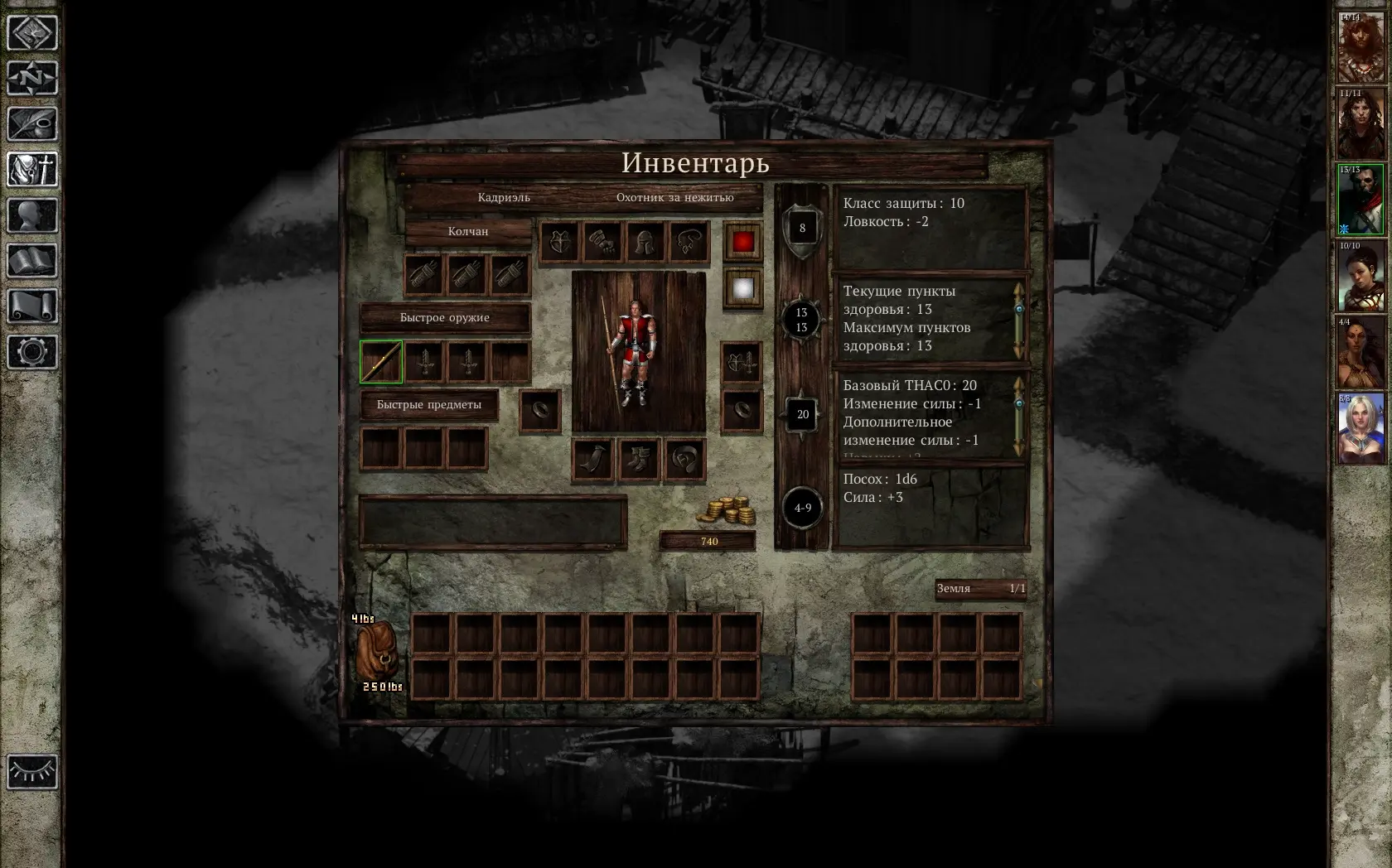Select the dark masked character portrait
The width and height of the screenshot is (1392, 868).
point(1361,200)
